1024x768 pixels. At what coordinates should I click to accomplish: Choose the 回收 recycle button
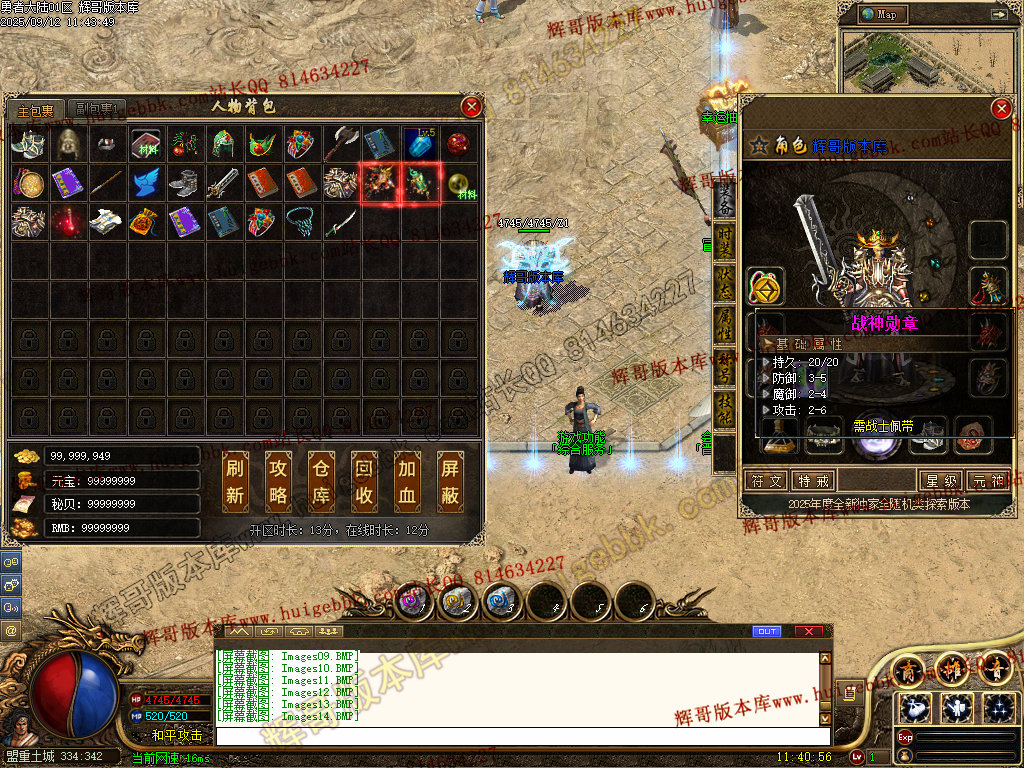[365, 481]
